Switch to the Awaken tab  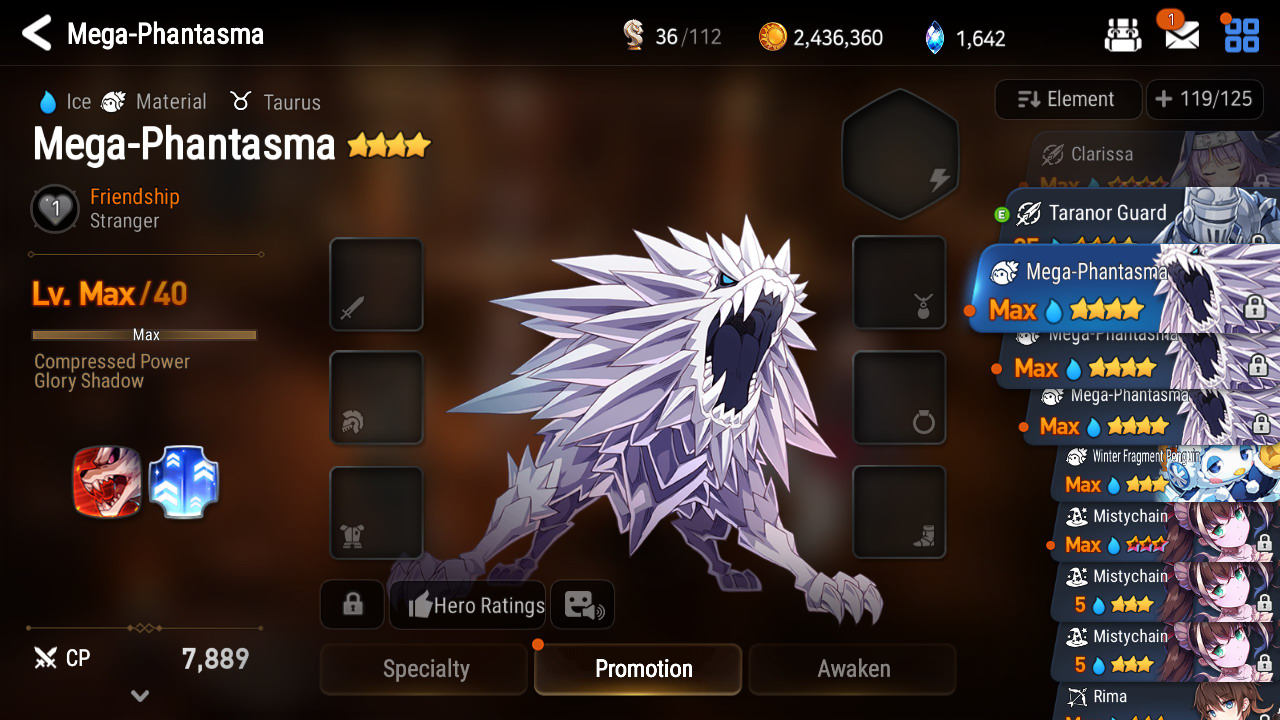(x=853, y=669)
